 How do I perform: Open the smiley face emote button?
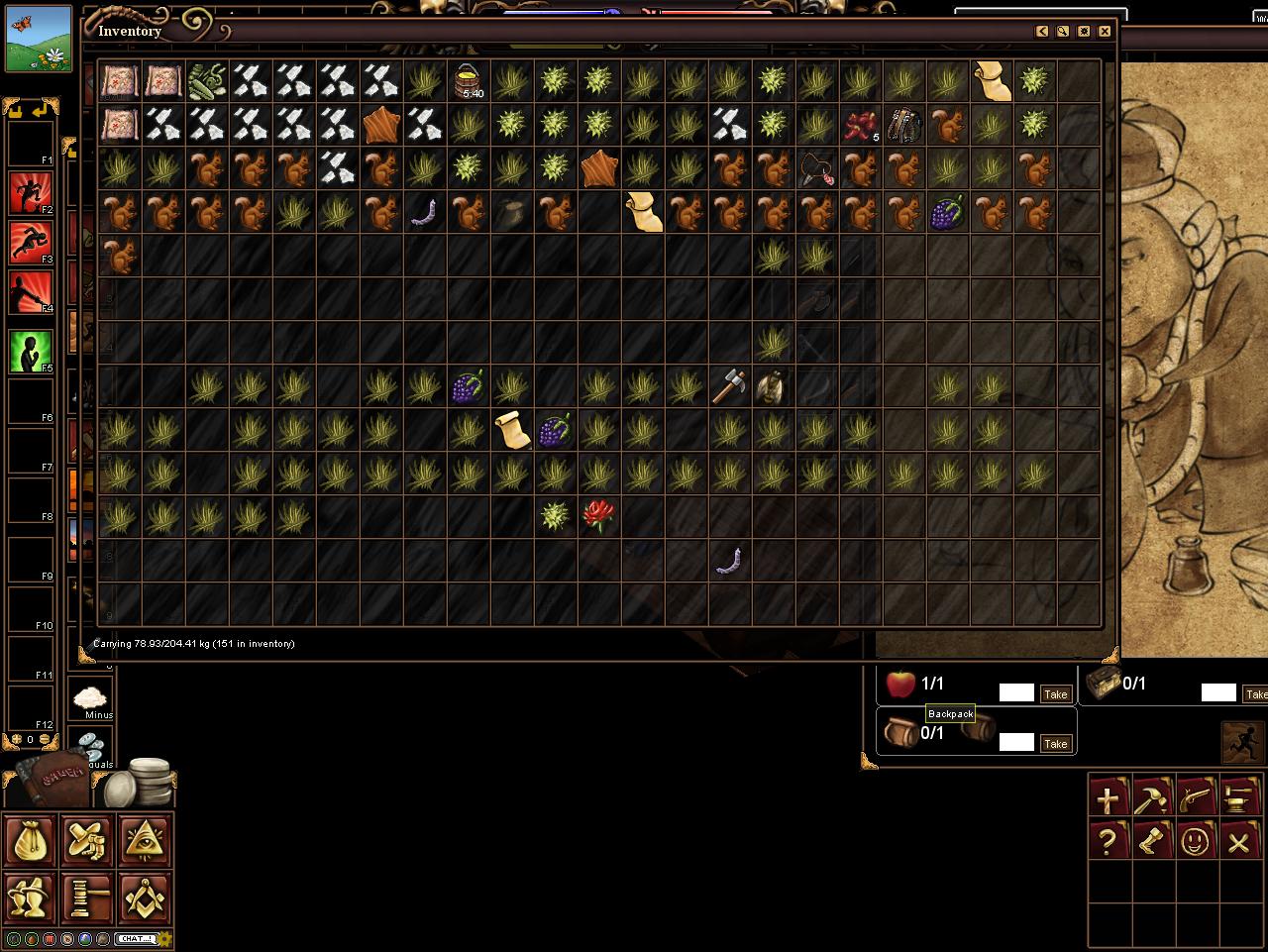tap(1196, 842)
